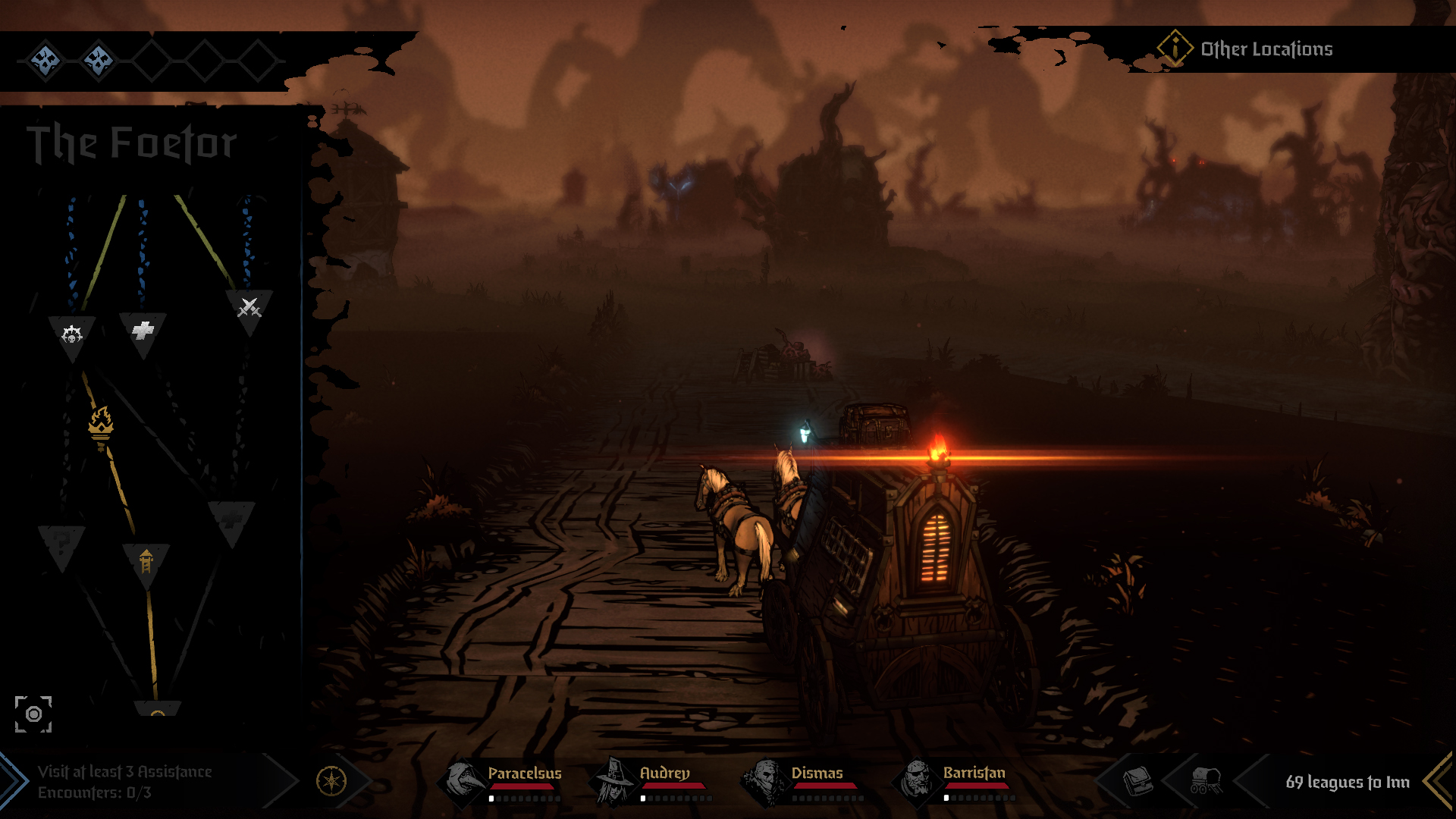Choose Dismas's hero portrait

[x=767, y=781]
